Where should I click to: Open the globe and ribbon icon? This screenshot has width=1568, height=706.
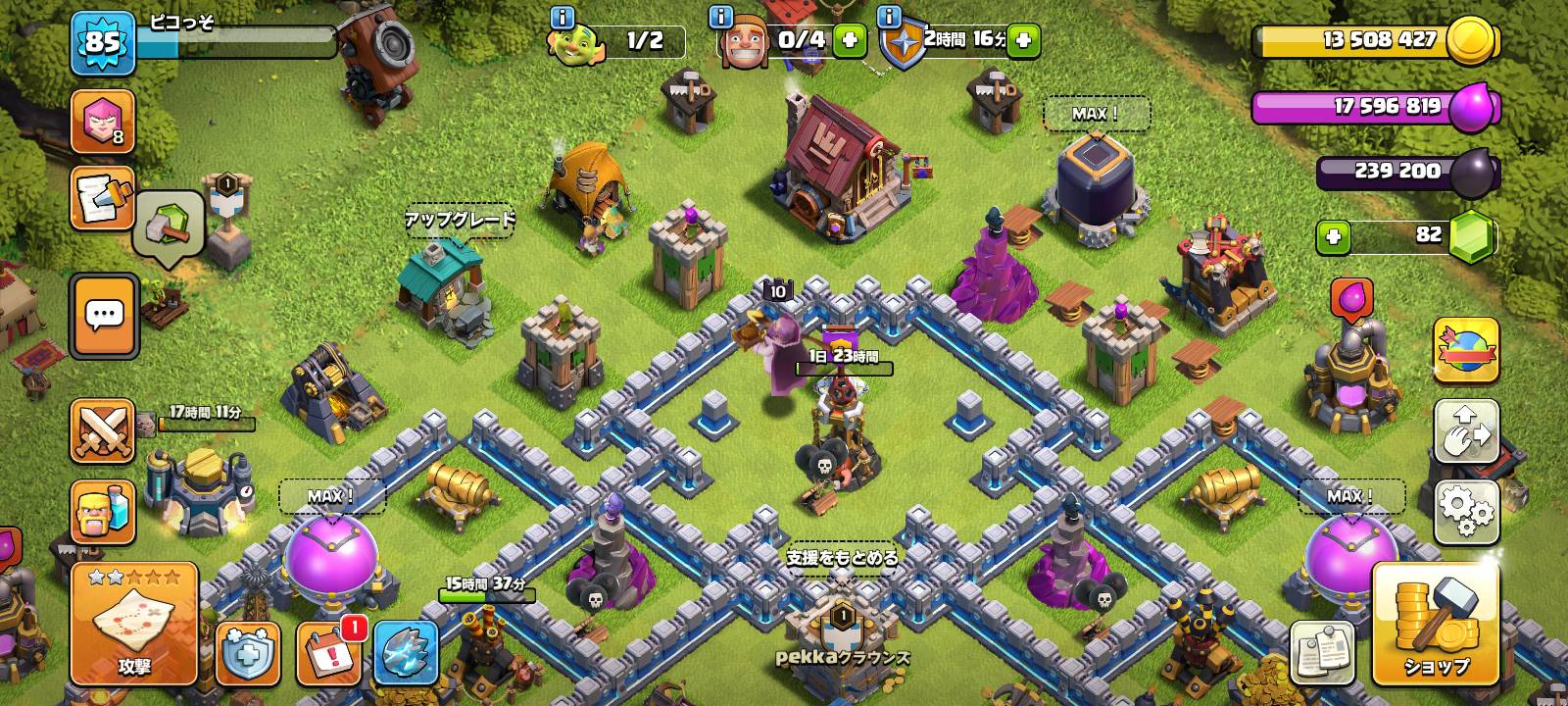(x=1466, y=349)
